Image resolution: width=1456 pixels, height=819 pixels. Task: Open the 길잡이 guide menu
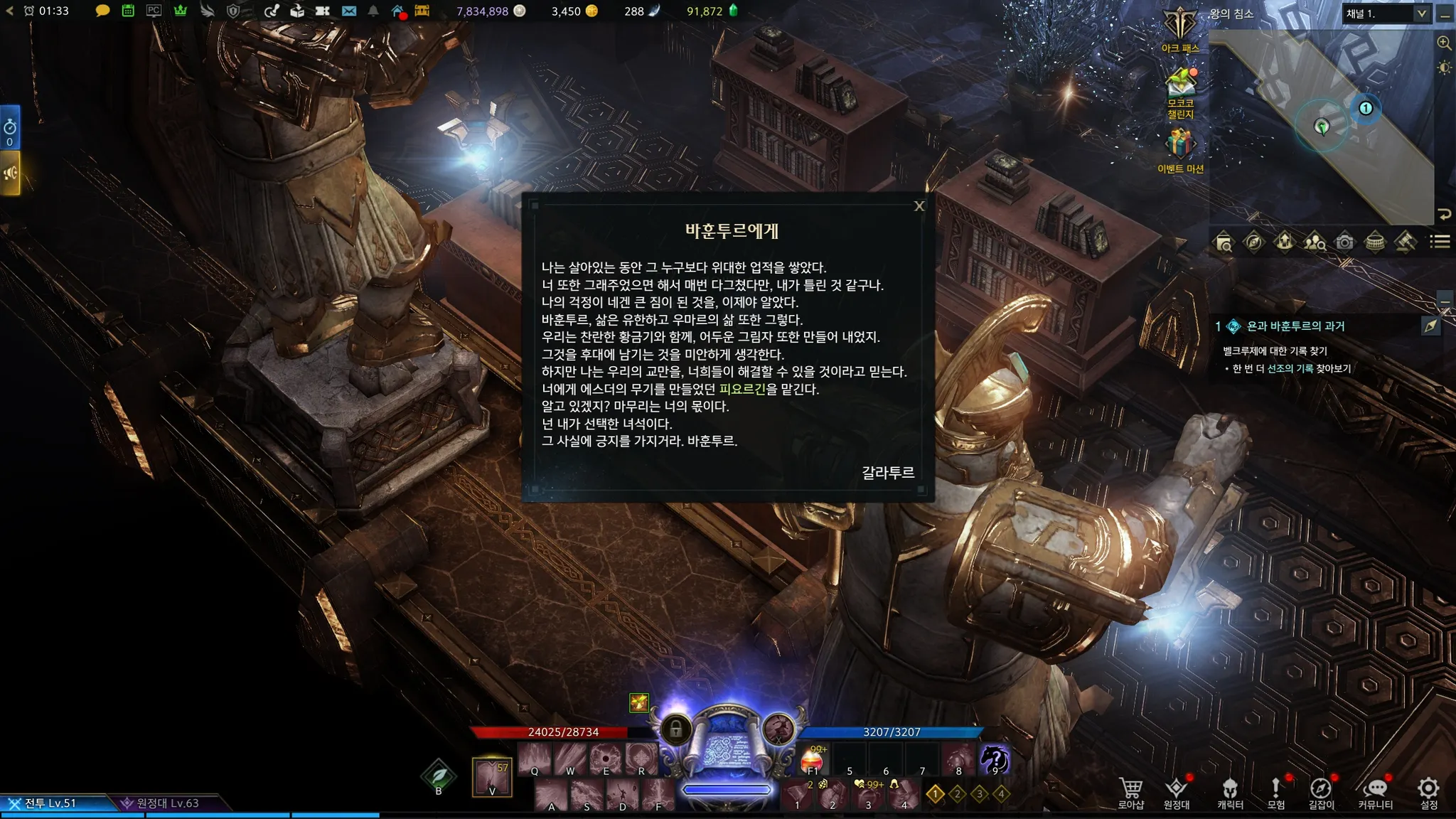click(x=1321, y=792)
